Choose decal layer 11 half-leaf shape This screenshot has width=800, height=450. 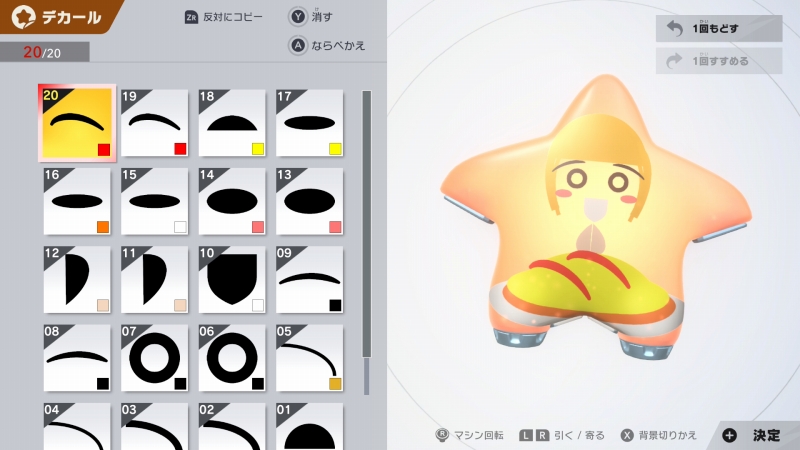click(155, 279)
